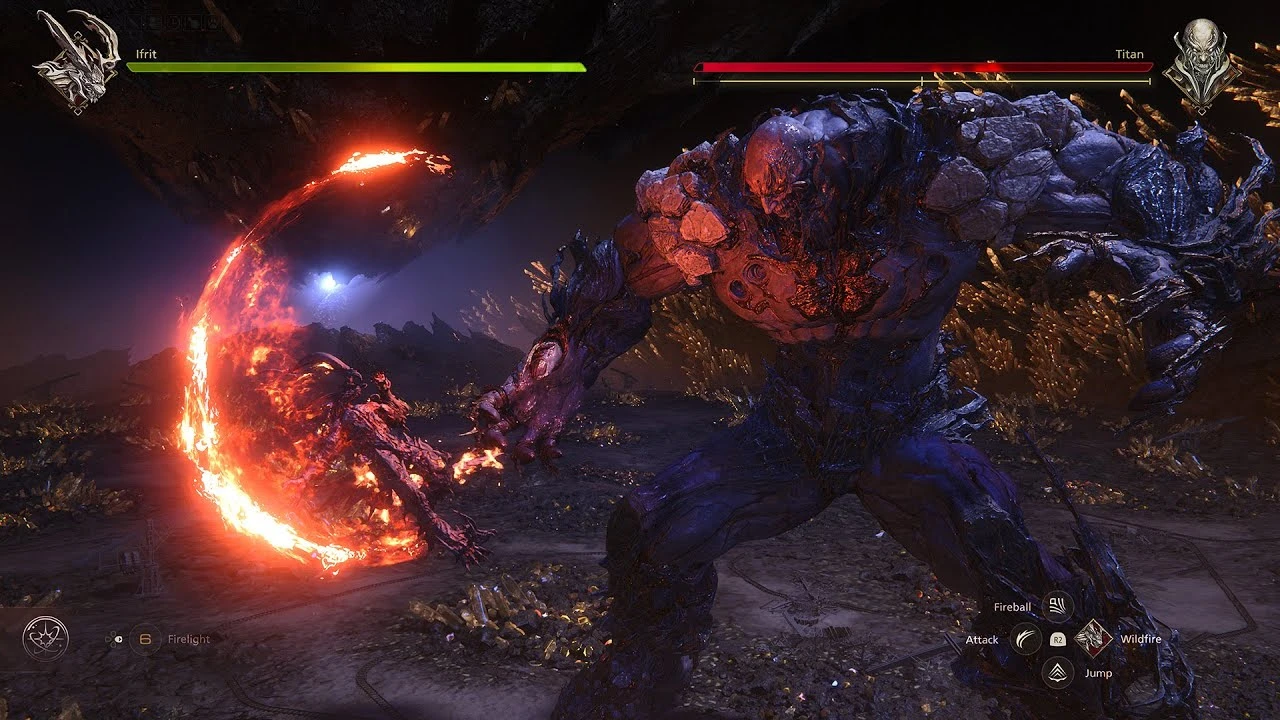Click the circular Limit Break gauge emblem
This screenshot has height=720, width=1280.
tap(45, 638)
